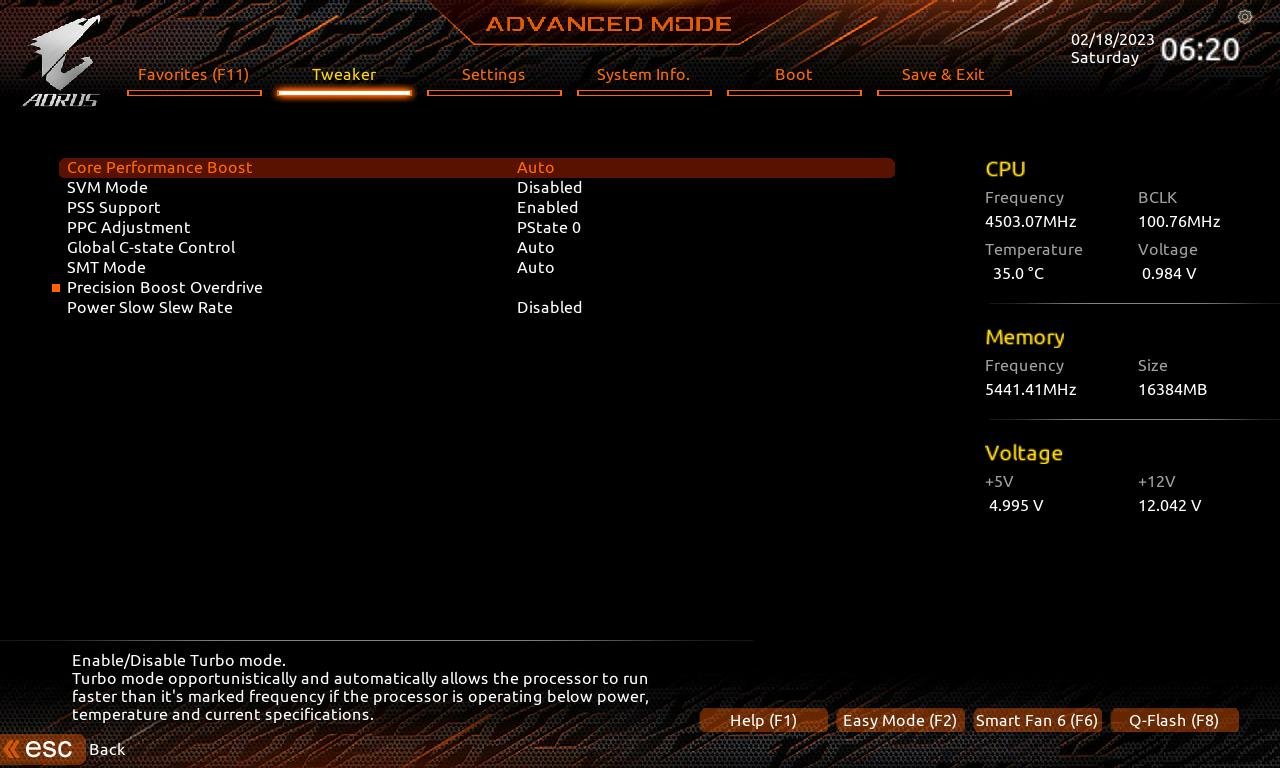The height and width of the screenshot is (768, 1280).
Task: Switch to the Boot tab
Action: (793, 74)
